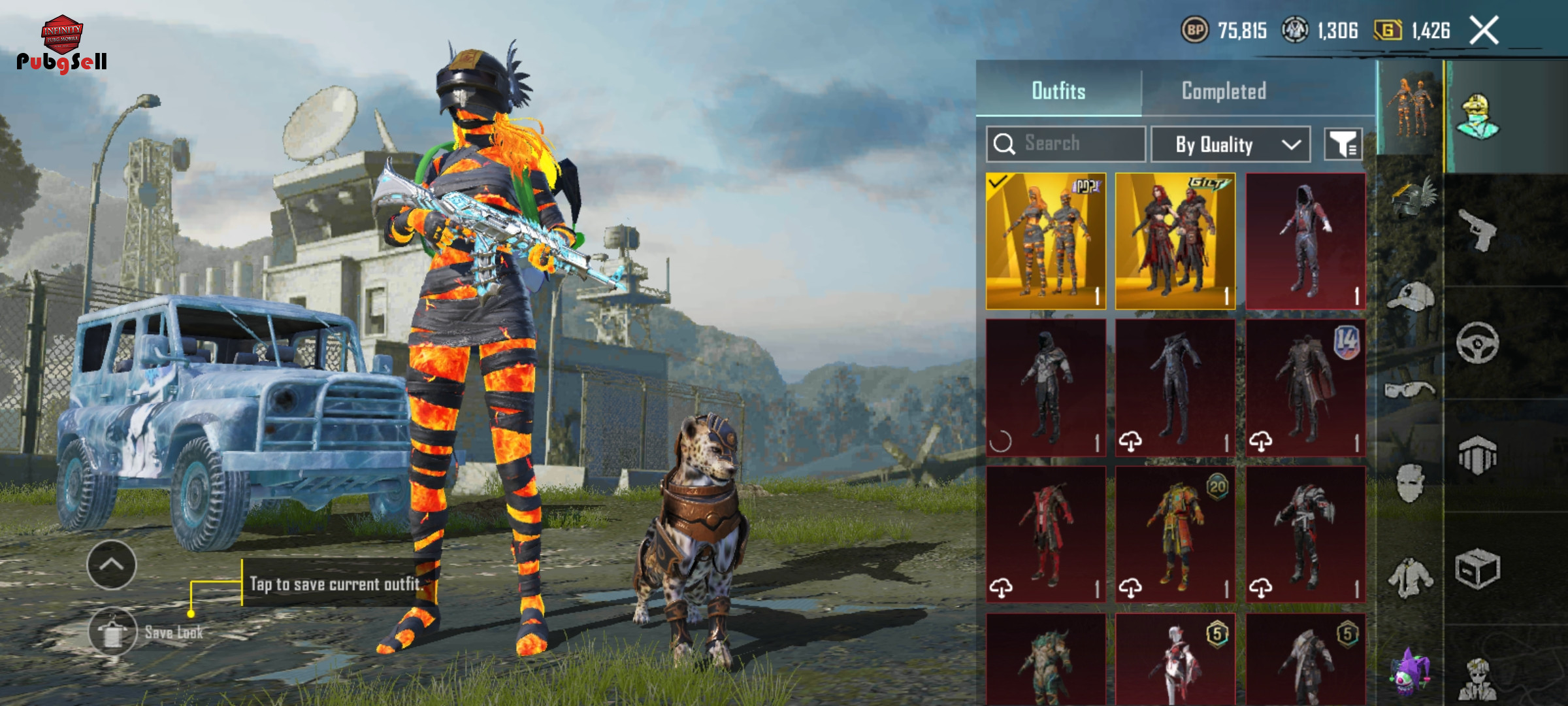Switch to the Completed tab
The height and width of the screenshot is (706, 1568).
[x=1224, y=91]
